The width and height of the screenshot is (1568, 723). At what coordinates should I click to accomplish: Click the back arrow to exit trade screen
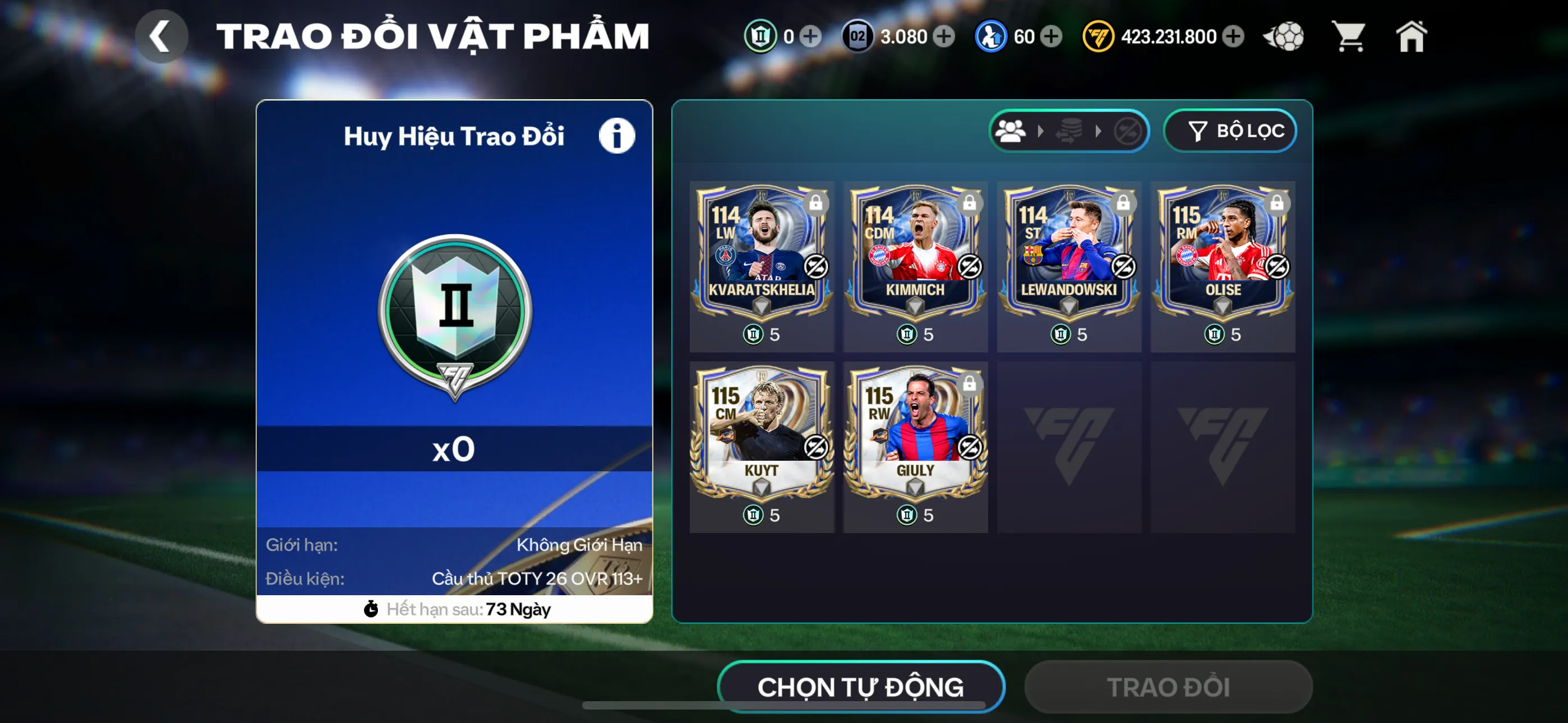(x=162, y=36)
